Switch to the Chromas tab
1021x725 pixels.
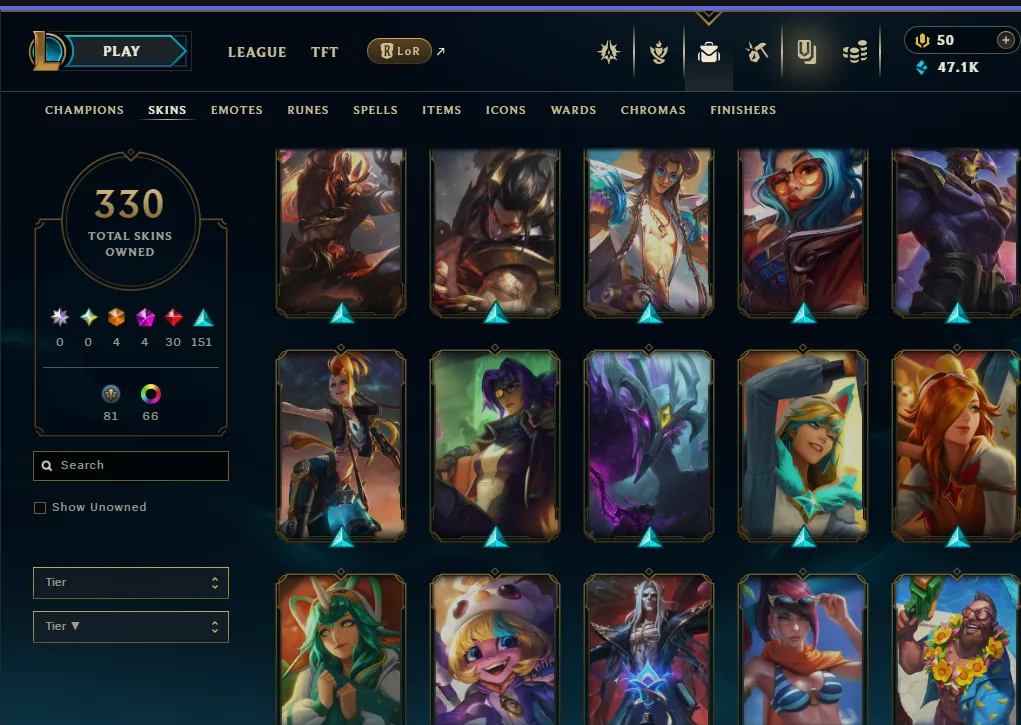[x=653, y=110]
